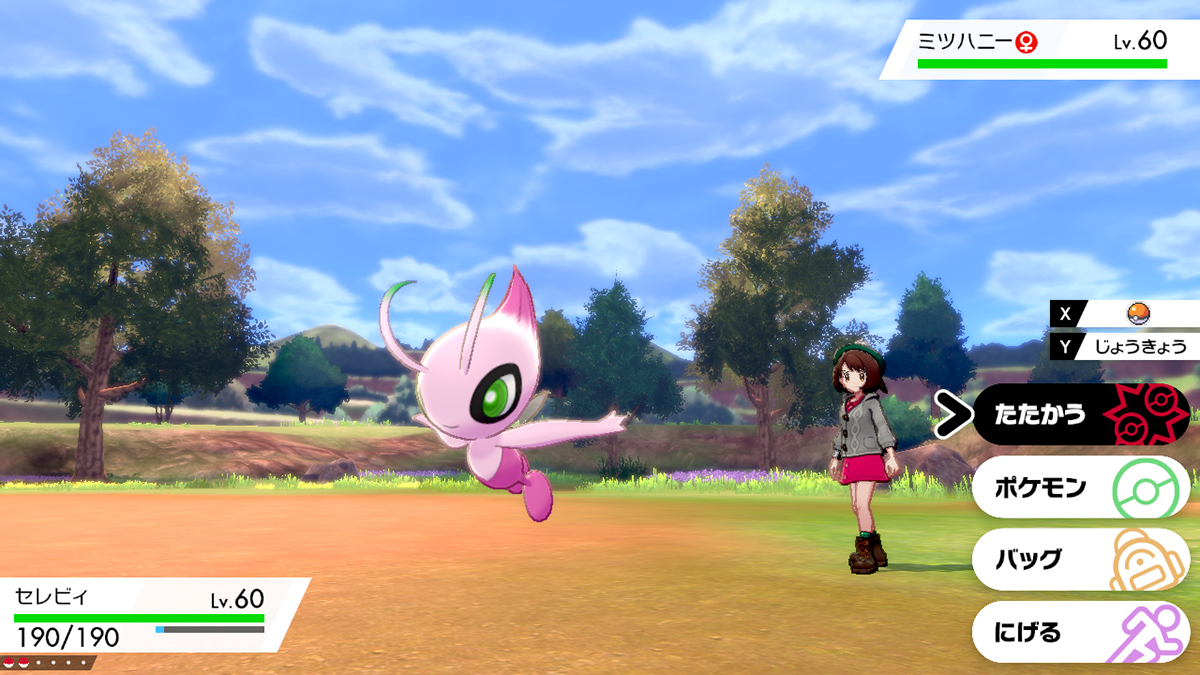Open the バッグ (Bag) menu
The height and width of the screenshot is (675, 1200).
pyautogui.click(x=1080, y=559)
